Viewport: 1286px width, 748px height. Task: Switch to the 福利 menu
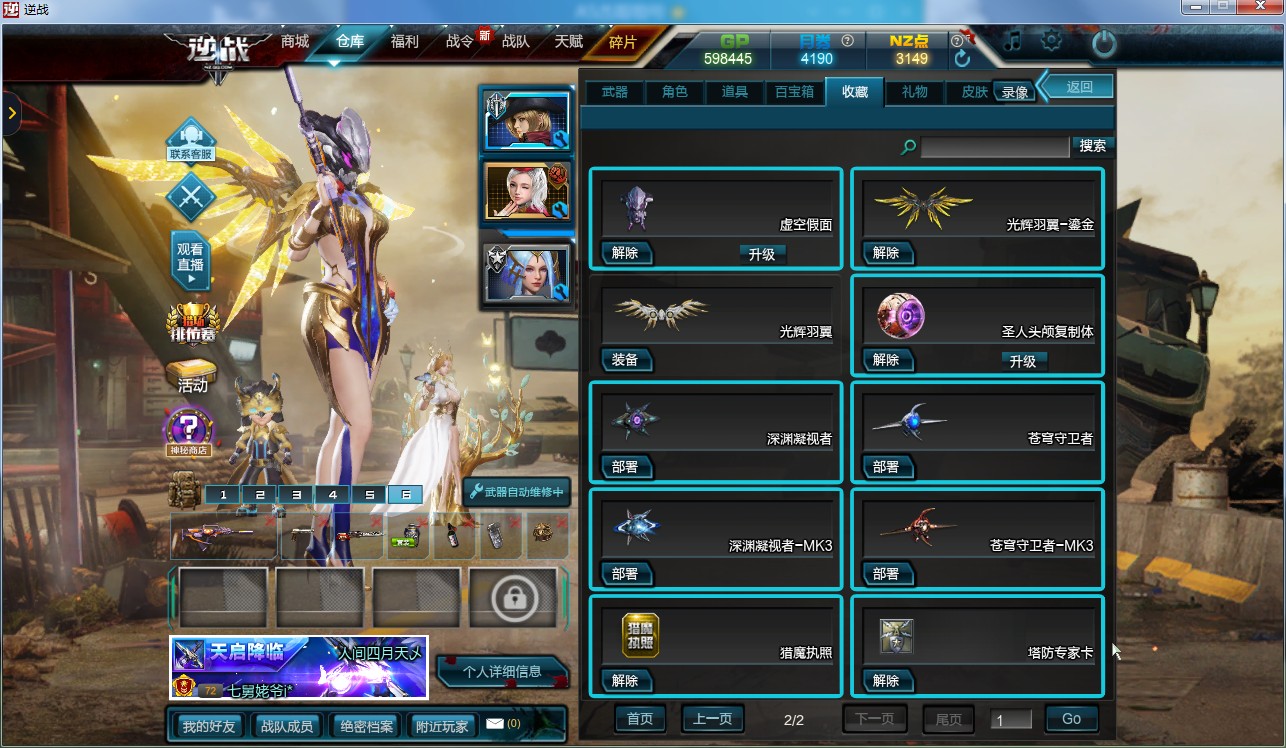[405, 42]
